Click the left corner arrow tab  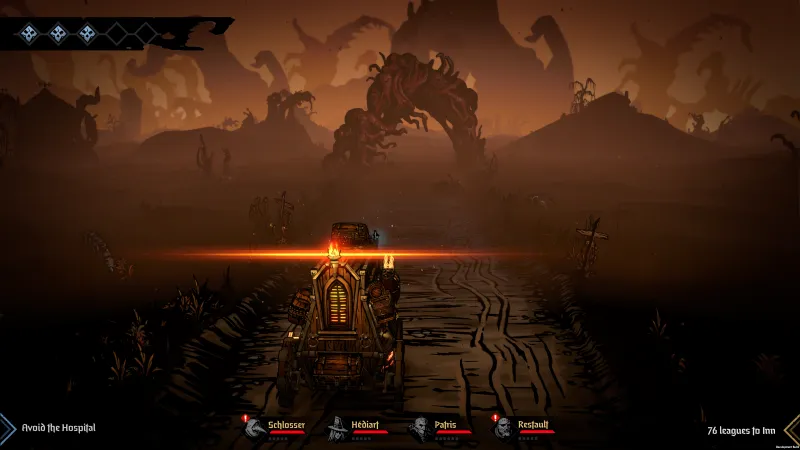(x=6, y=428)
